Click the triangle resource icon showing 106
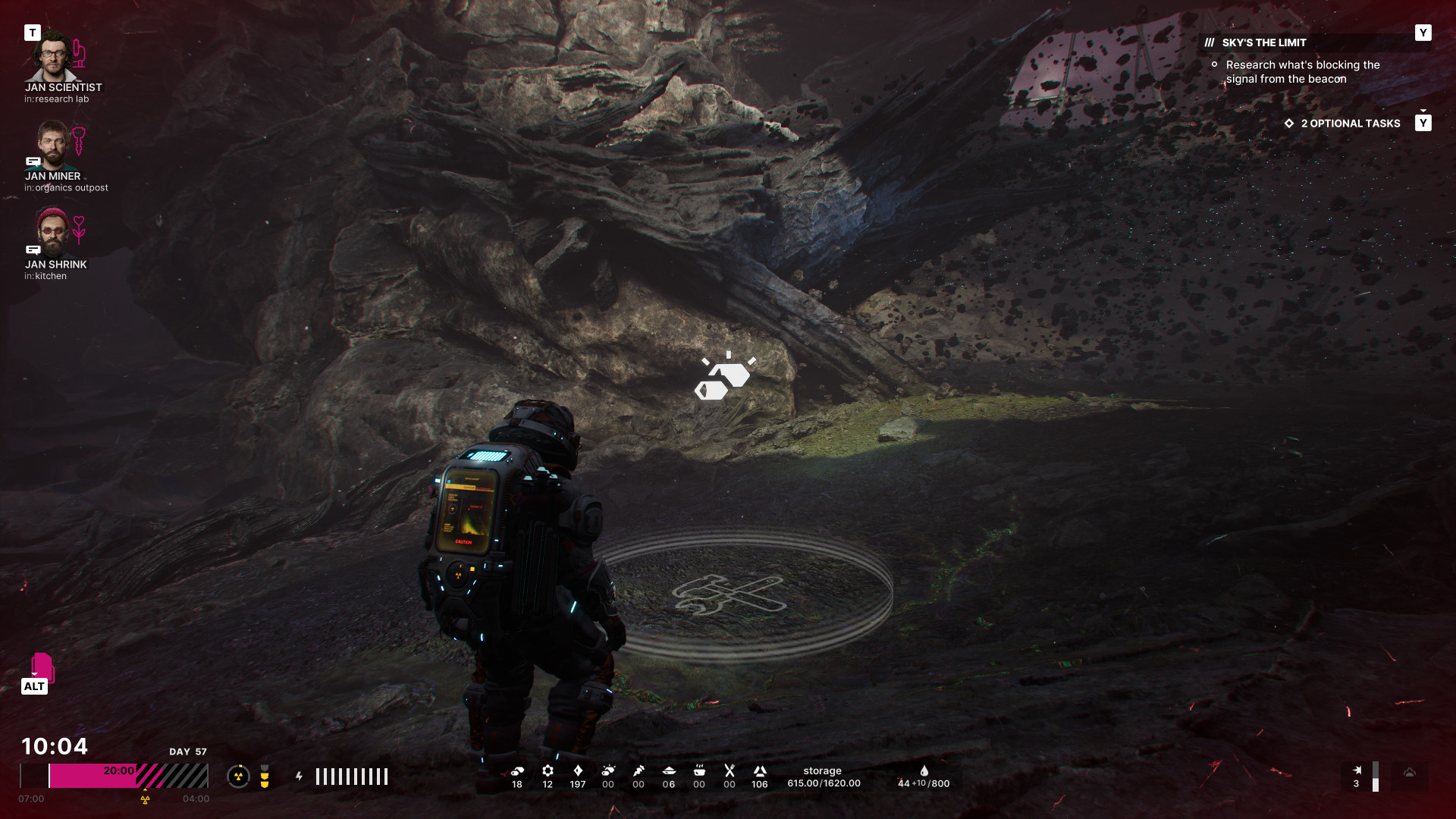 coord(760,770)
